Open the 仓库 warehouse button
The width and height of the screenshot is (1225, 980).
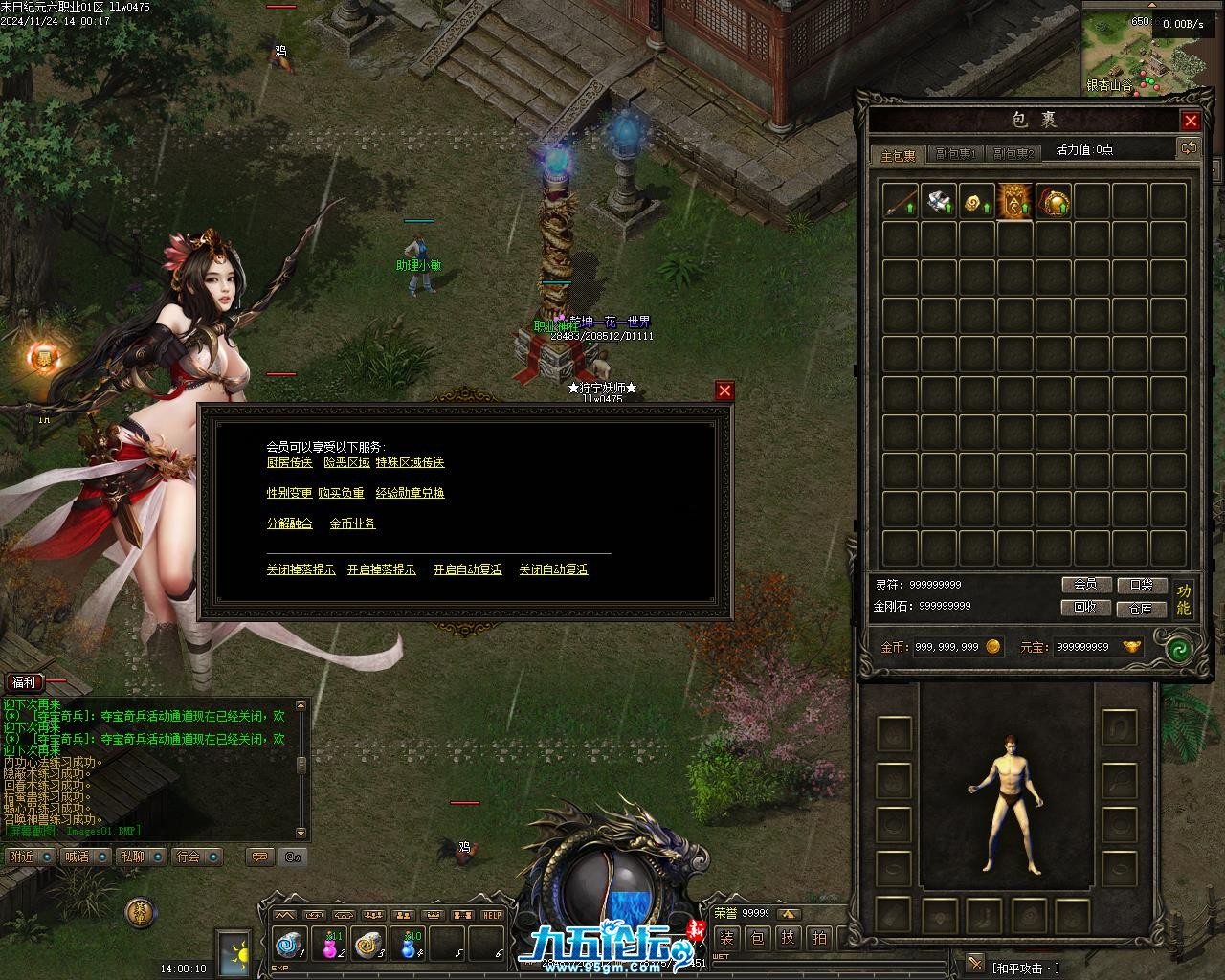[1141, 608]
